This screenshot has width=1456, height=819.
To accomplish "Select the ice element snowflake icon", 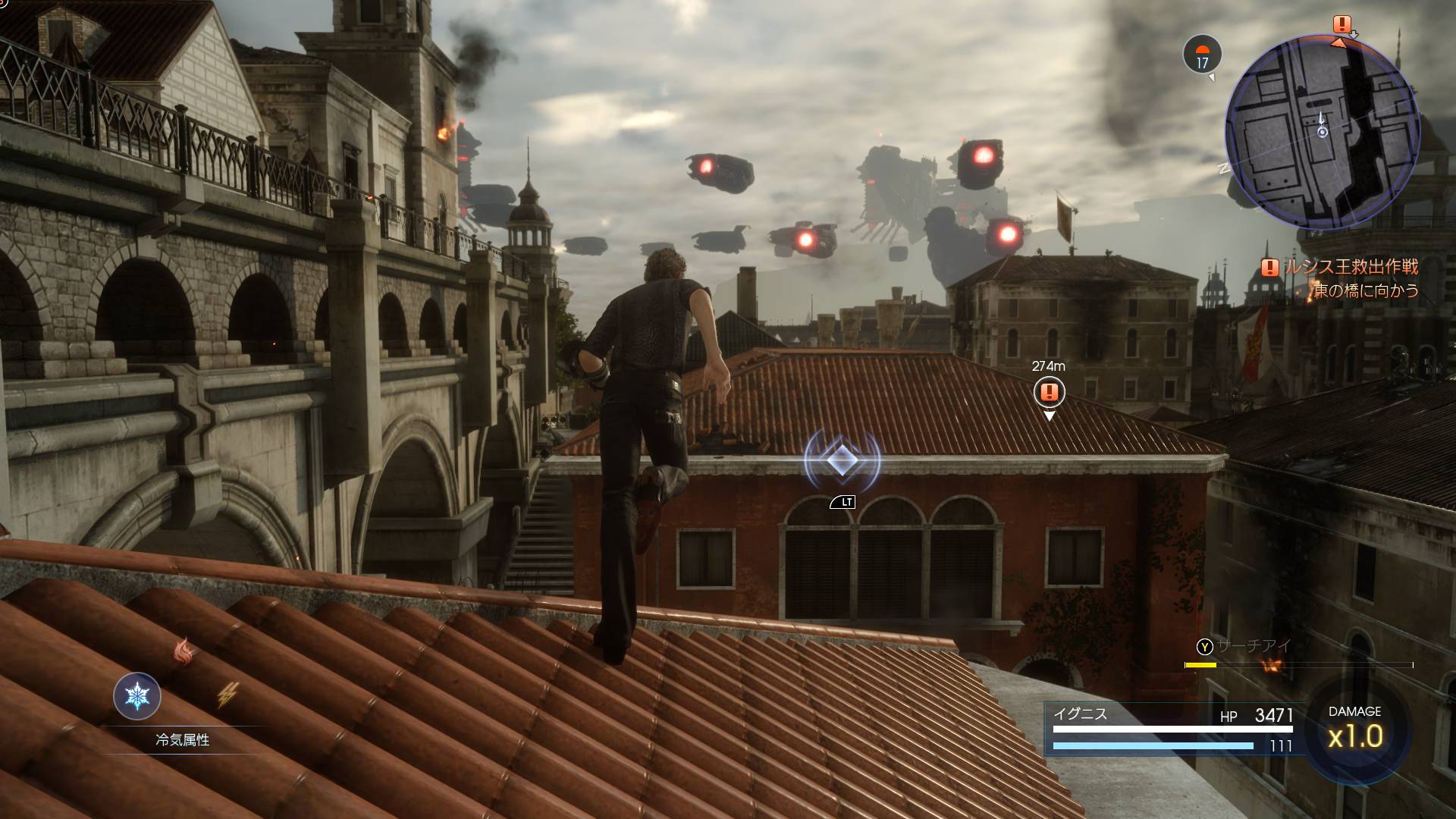I will click(x=137, y=695).
